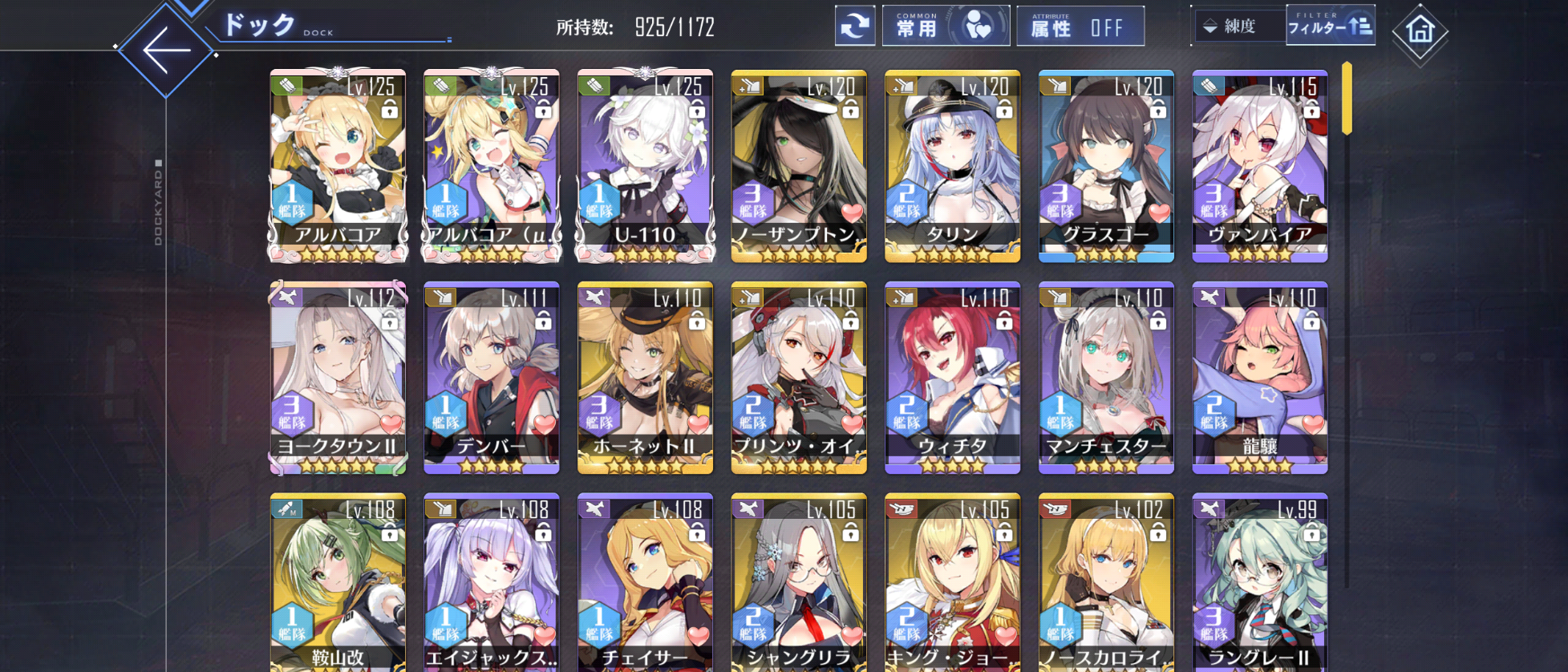Open the ホーネットII card

(x=645, y=378)
